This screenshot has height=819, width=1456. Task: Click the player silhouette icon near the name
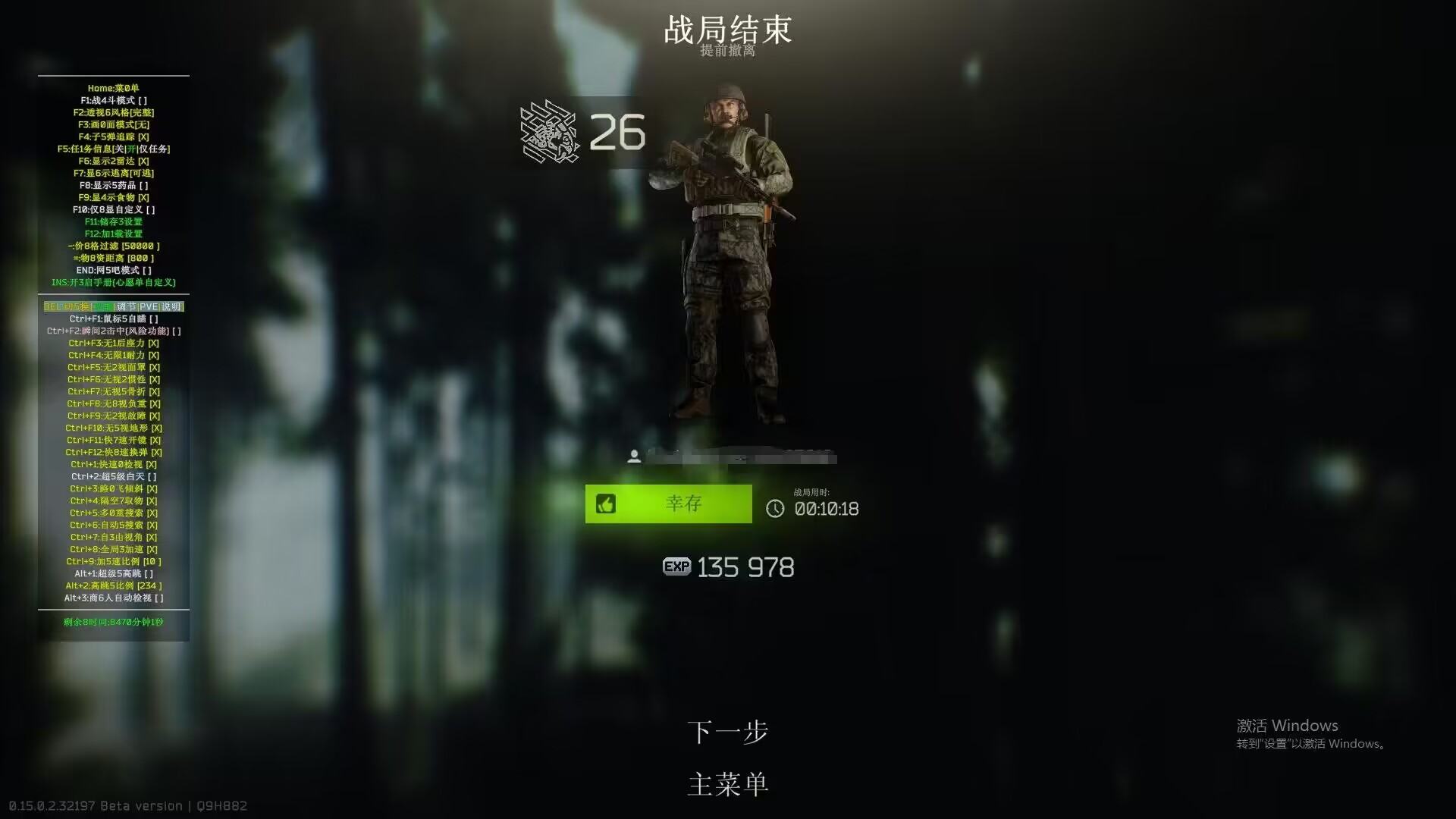tap(635, 456)
